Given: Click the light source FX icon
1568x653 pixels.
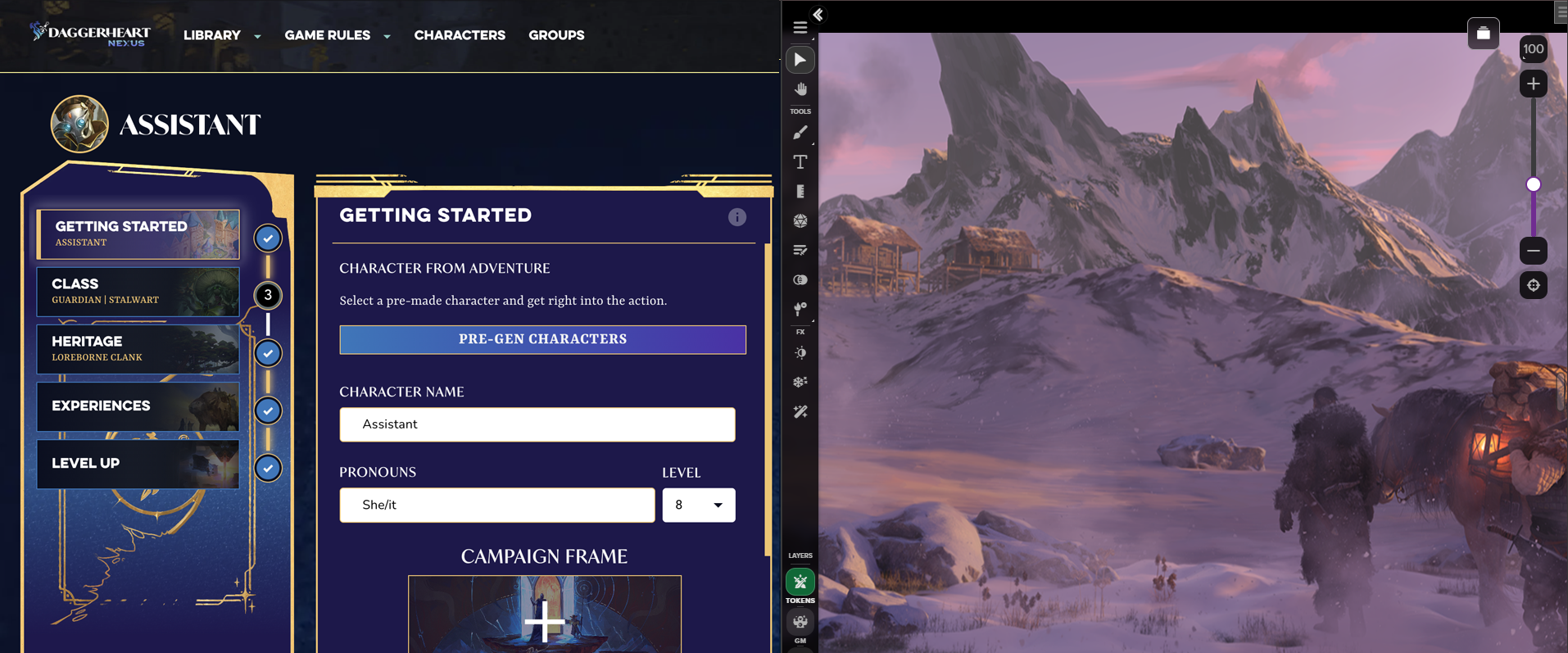Looking at the screenshot, I should pyautogui.click(x=800, y=352).
